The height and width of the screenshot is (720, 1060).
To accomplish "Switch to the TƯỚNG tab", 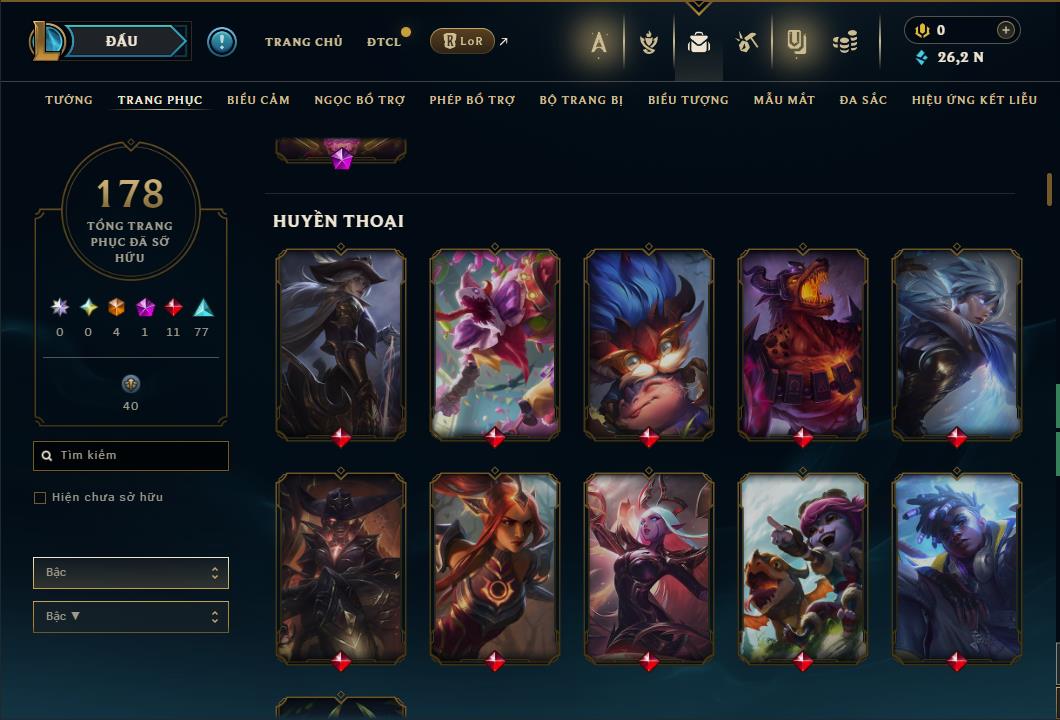I will (x=69, y=100).
